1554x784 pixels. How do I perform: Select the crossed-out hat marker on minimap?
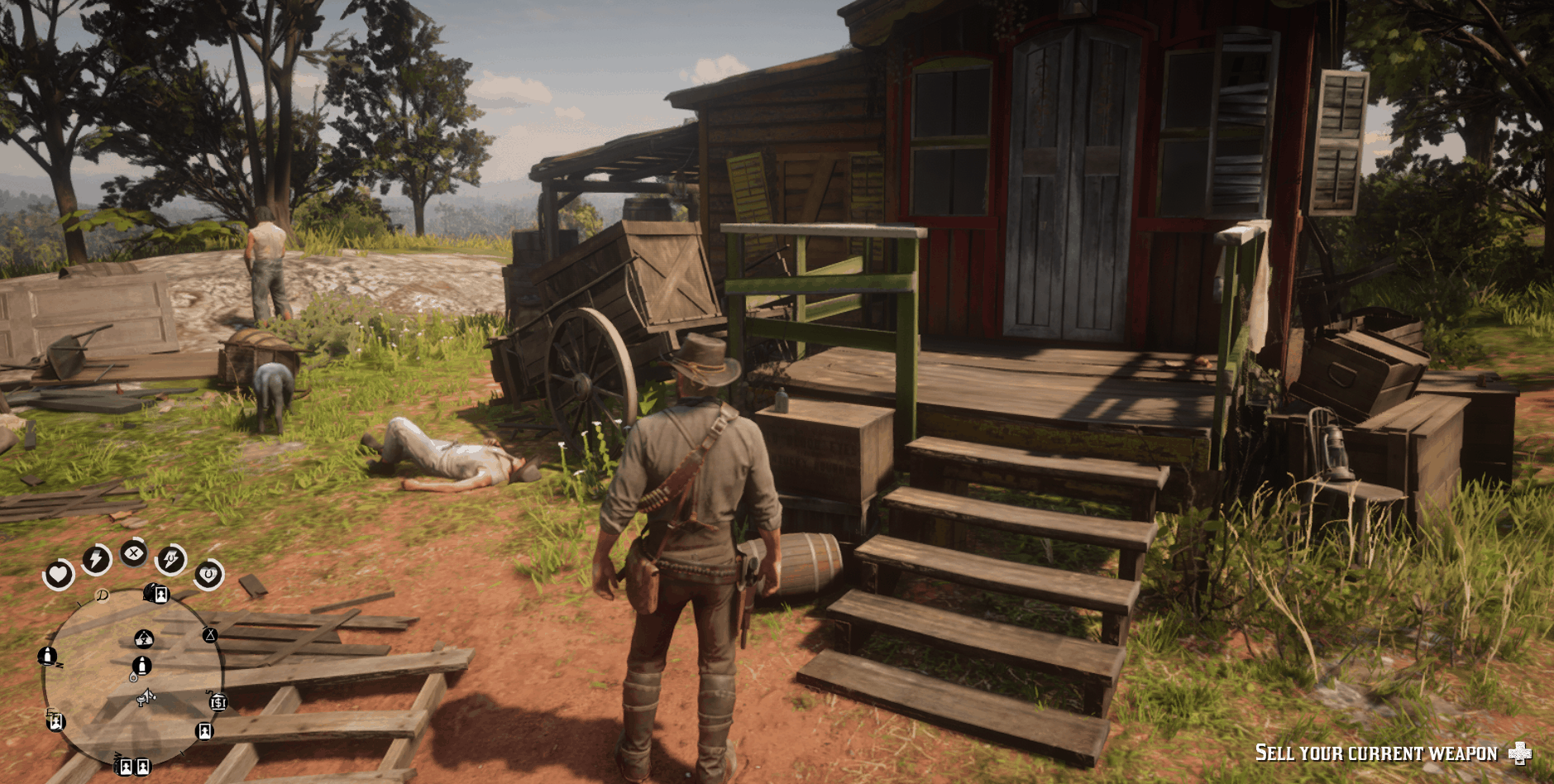[144, 638]
